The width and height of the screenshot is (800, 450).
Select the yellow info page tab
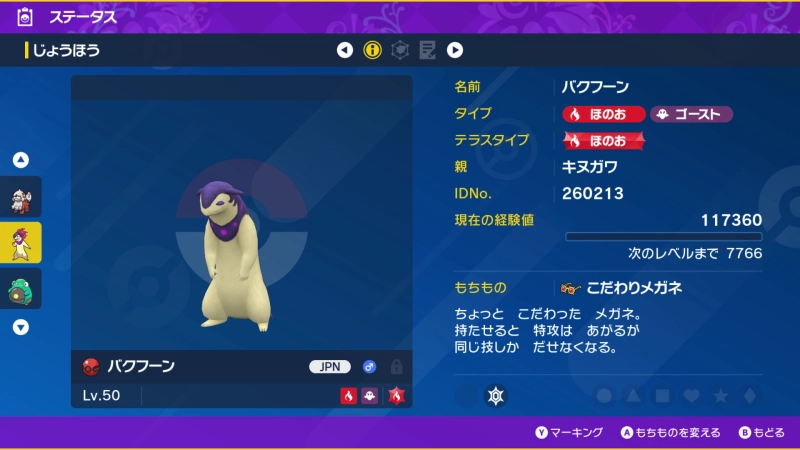pyautogui.click(x=373, y=50)
